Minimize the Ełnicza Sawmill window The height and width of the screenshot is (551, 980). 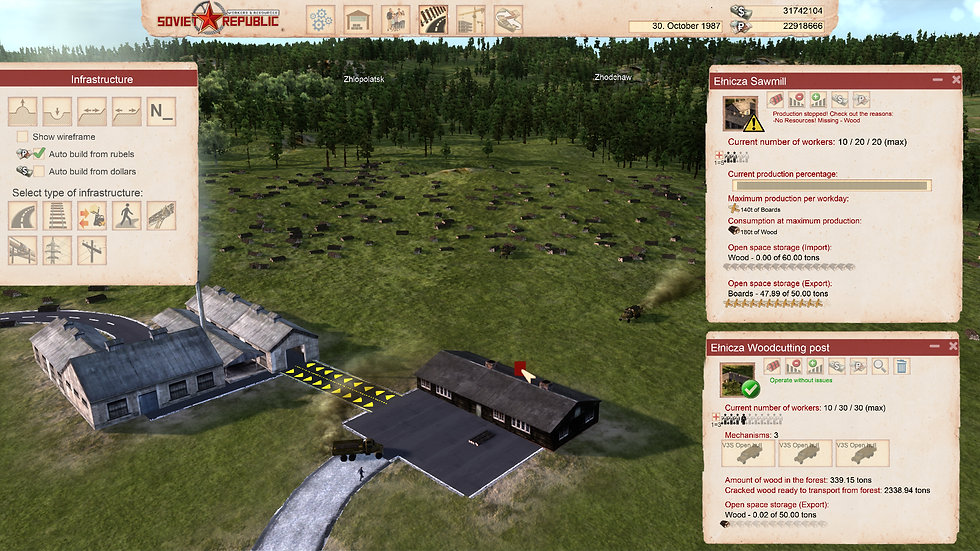point(937,79)
